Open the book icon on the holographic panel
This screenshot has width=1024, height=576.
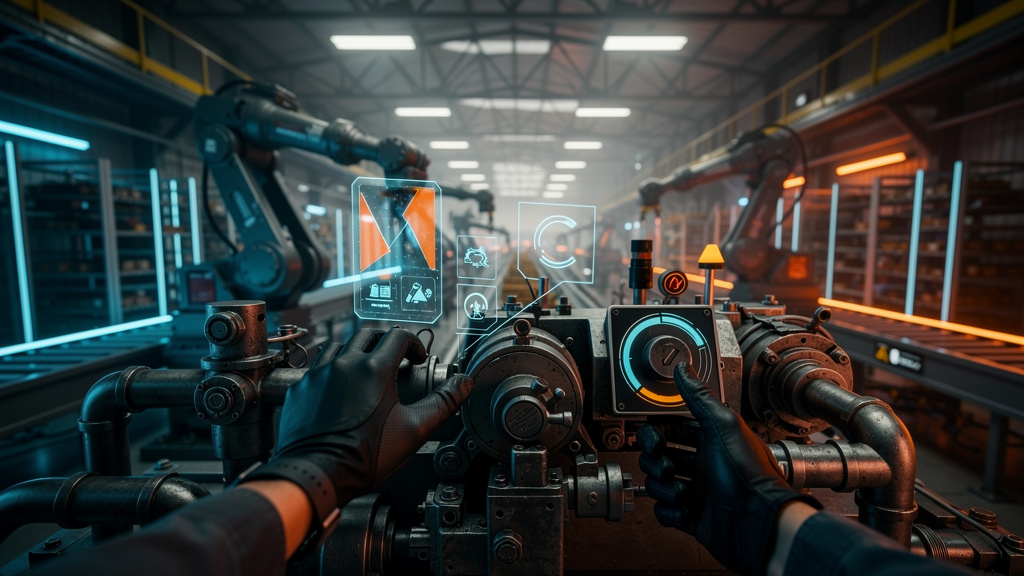(x=380, y=292)
